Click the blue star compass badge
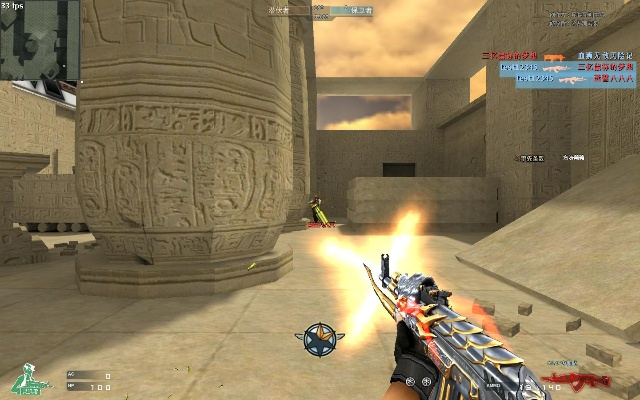 tap(319, 338)
